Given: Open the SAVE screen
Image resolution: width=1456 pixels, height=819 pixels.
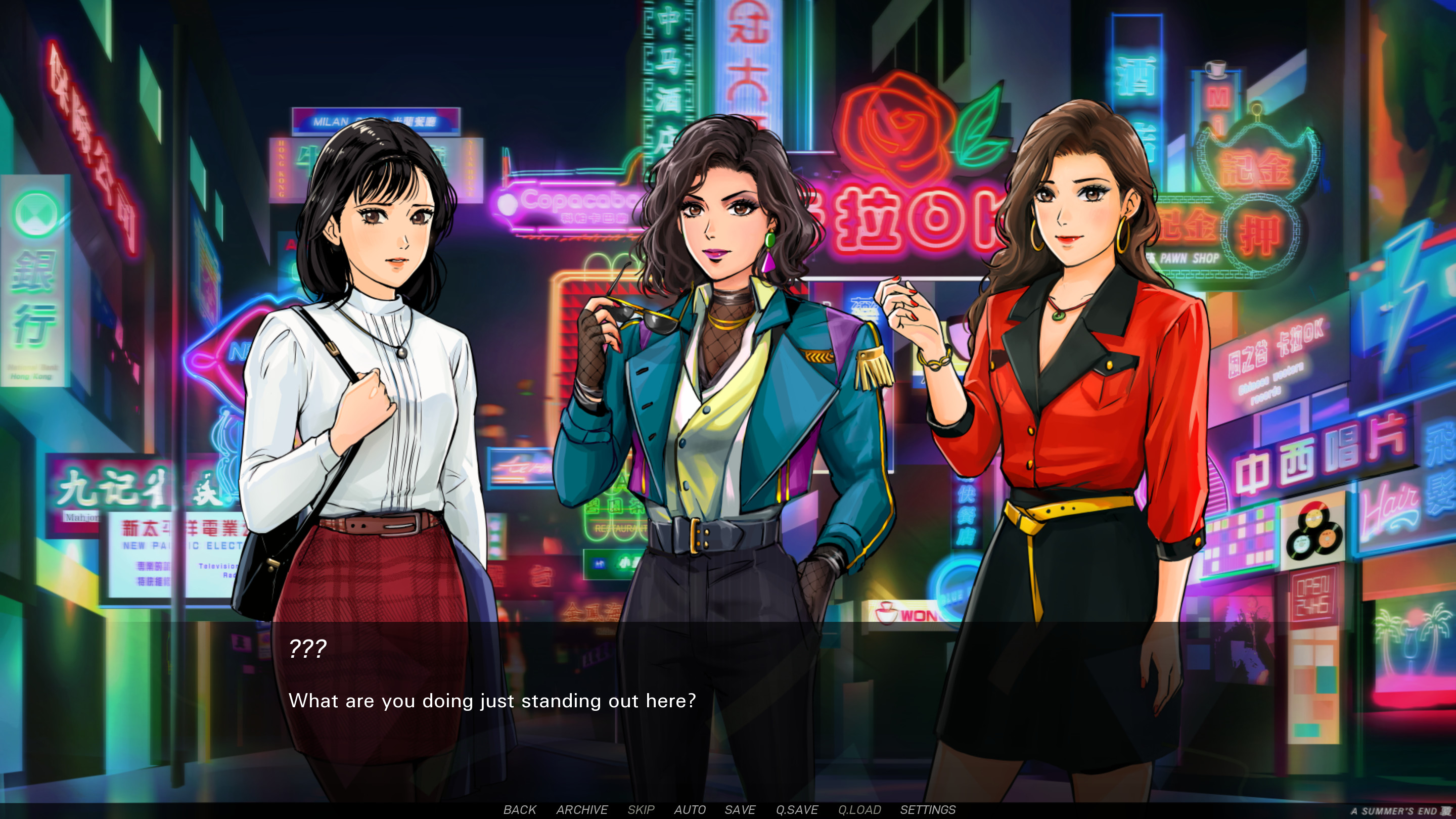Looking at the screenshot, I should point(741,810).
